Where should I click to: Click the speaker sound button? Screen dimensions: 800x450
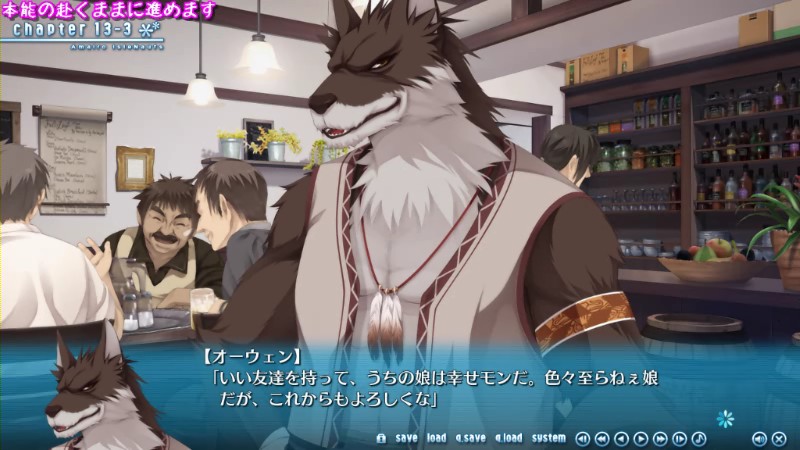(758, 438)
